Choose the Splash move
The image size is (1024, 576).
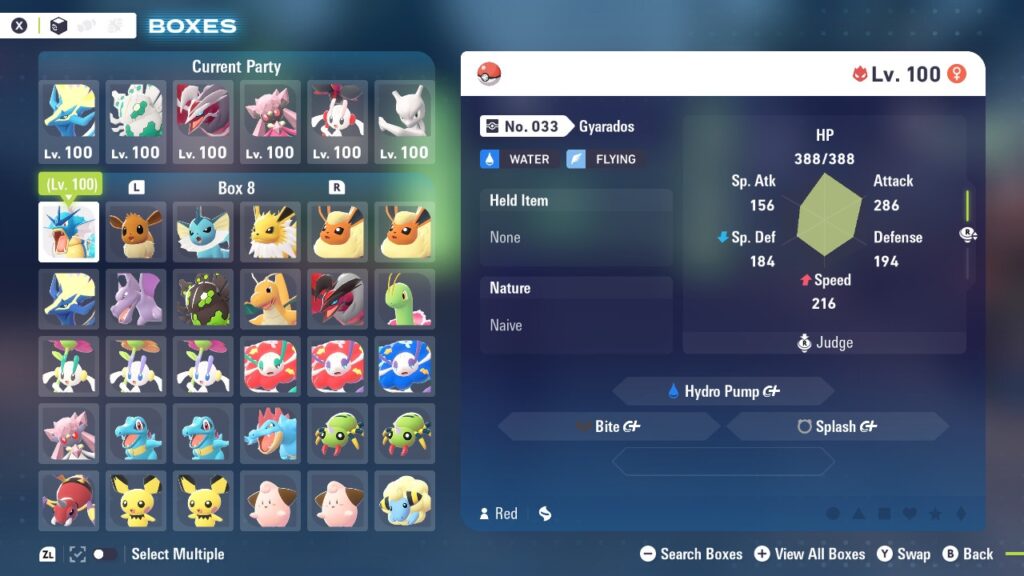click(837, 426)
